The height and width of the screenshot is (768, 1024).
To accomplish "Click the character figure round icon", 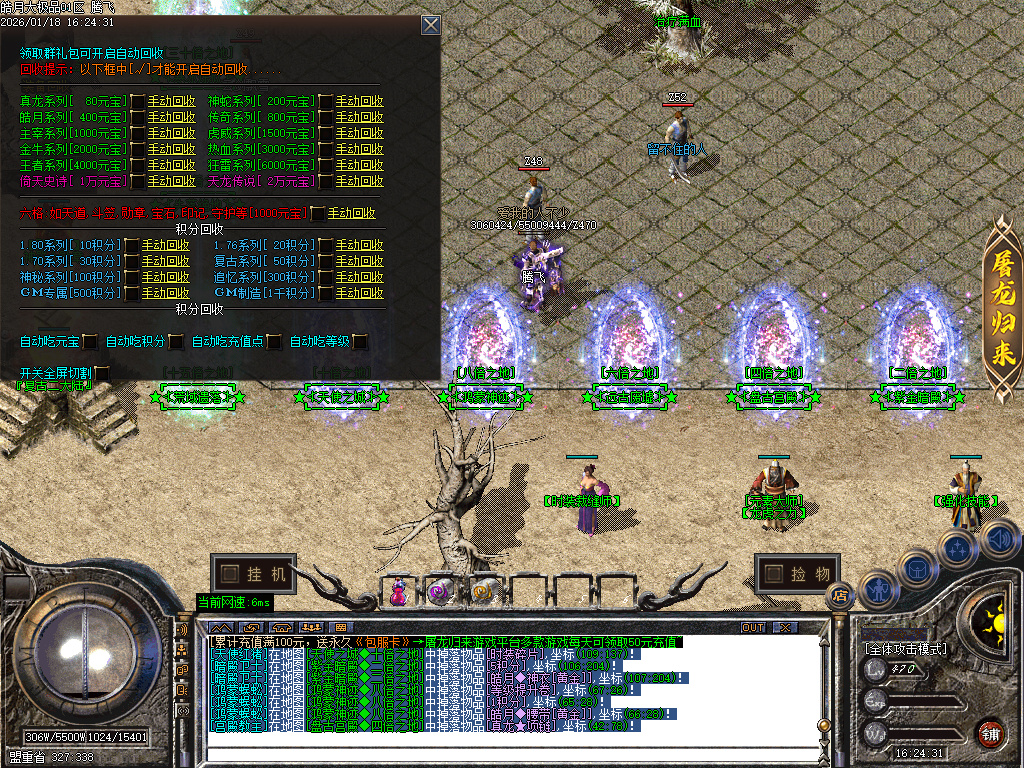I will [877, 590].
